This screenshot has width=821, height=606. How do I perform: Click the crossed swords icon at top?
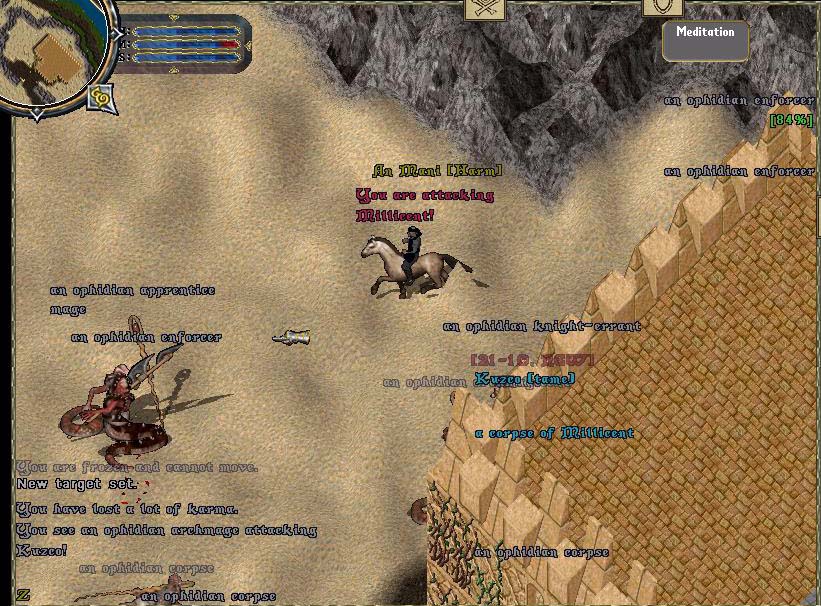coord(485,9)
